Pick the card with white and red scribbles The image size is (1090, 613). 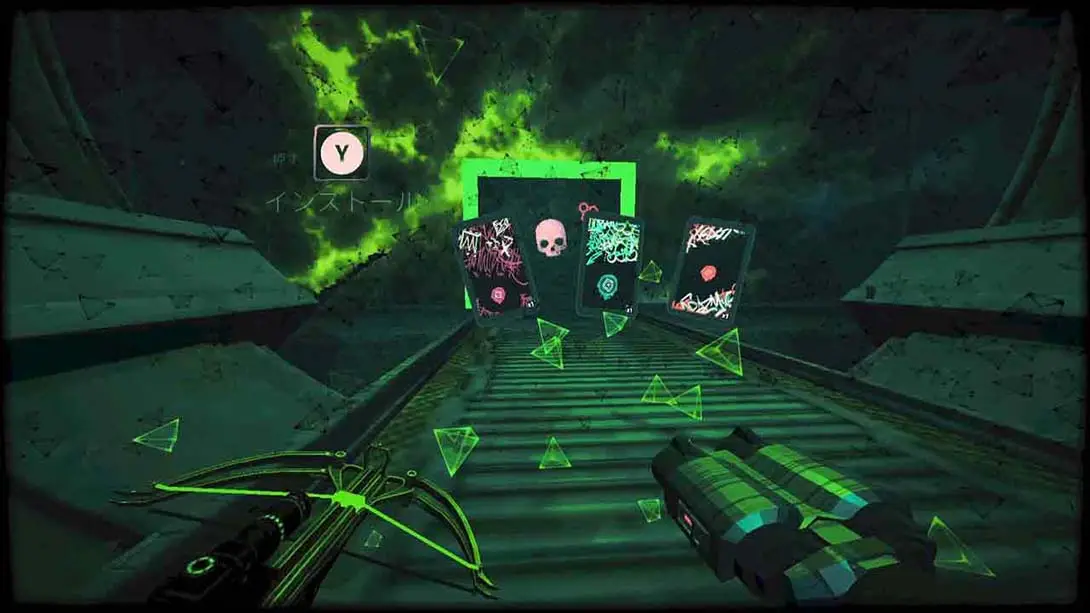(x=710, y=268)
